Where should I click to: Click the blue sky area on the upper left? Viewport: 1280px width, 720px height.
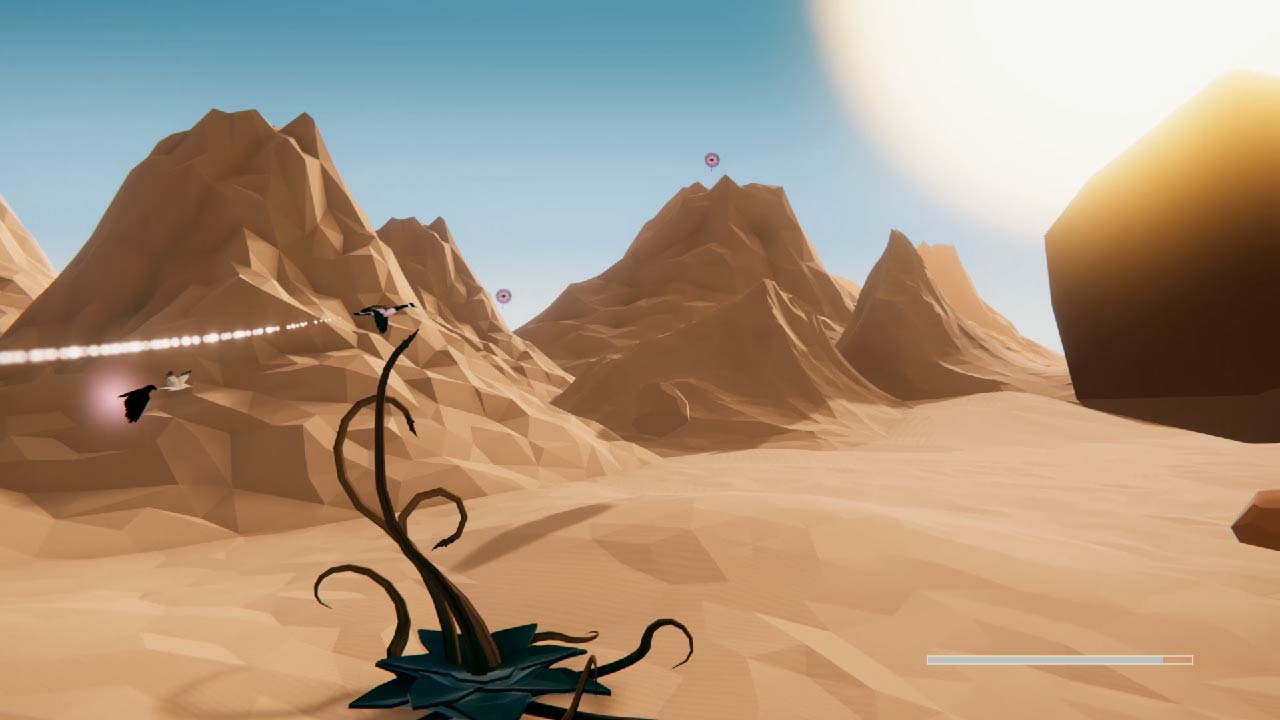tap(80, 60)
